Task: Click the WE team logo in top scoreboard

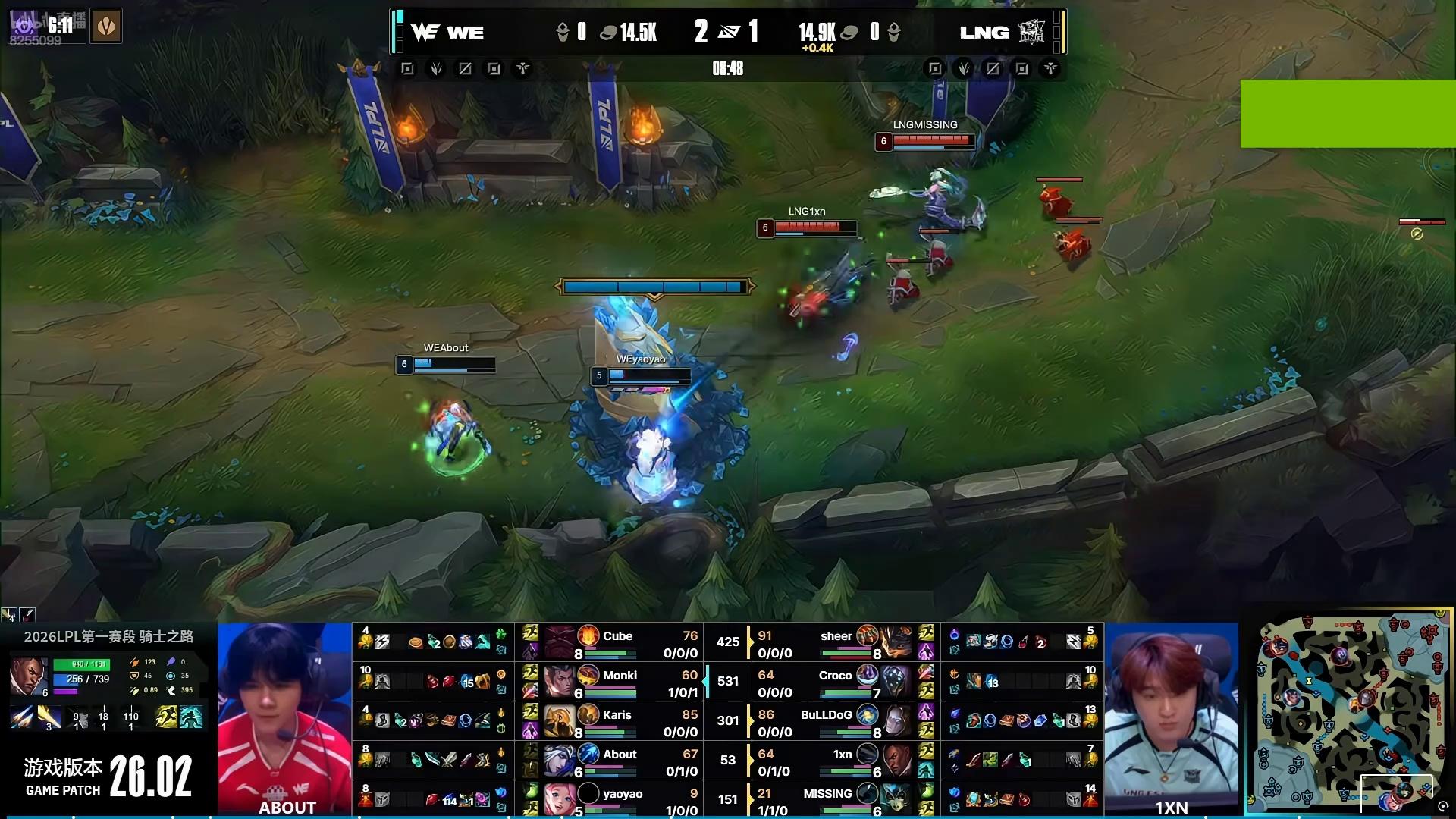Action: (x=425, y=32)
